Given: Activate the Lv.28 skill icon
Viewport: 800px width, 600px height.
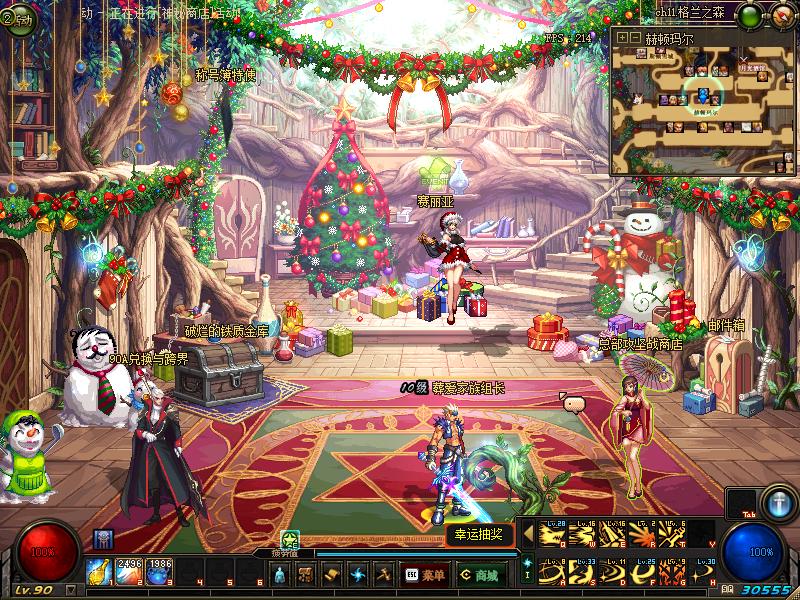Looking at the screenshot, I should tap(552, 535).
